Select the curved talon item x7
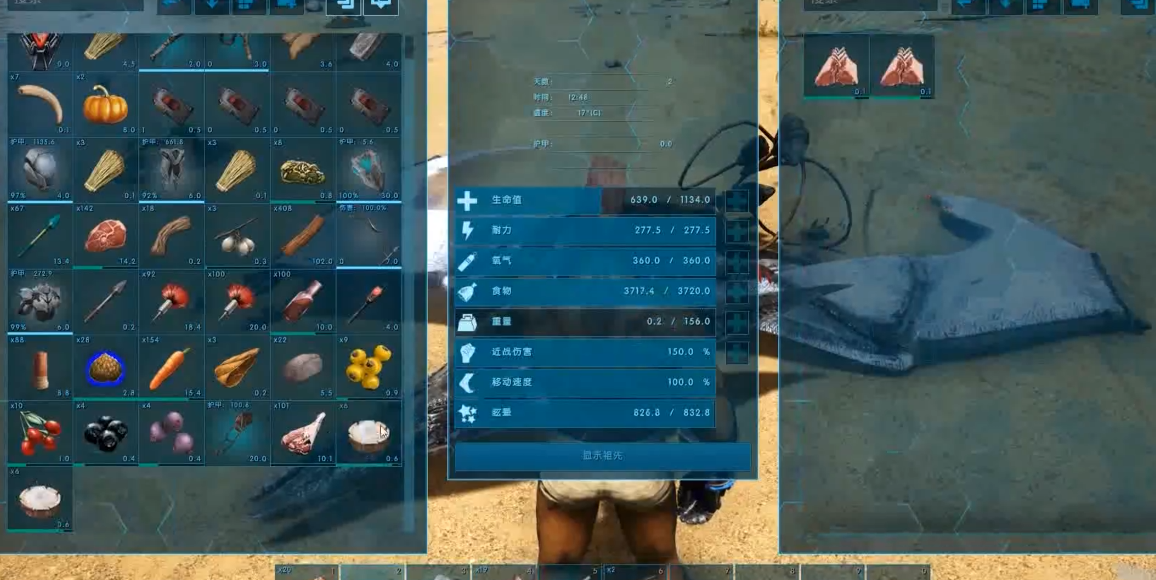This screenshot has height=580, width=1156. coord(39,103)
